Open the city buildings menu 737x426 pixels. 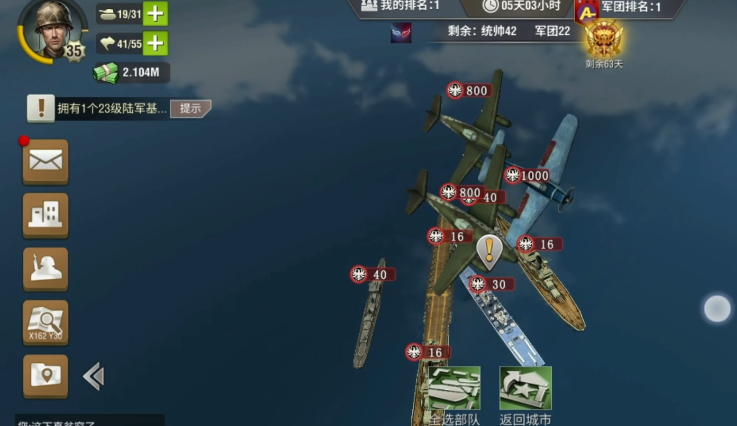click(46, 214)
